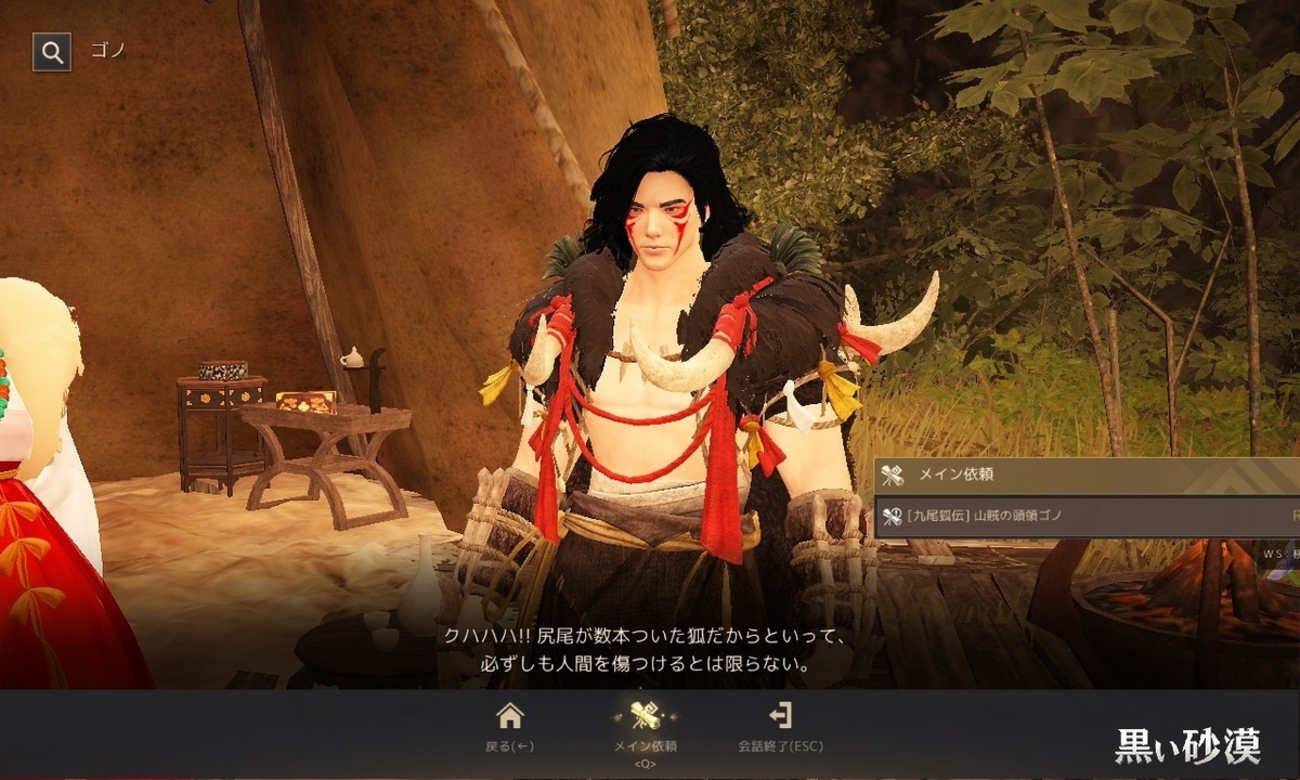Click the magnifier search icon beside ゴノ
This screenshot has height=780, width=1300.
[52, 51]
